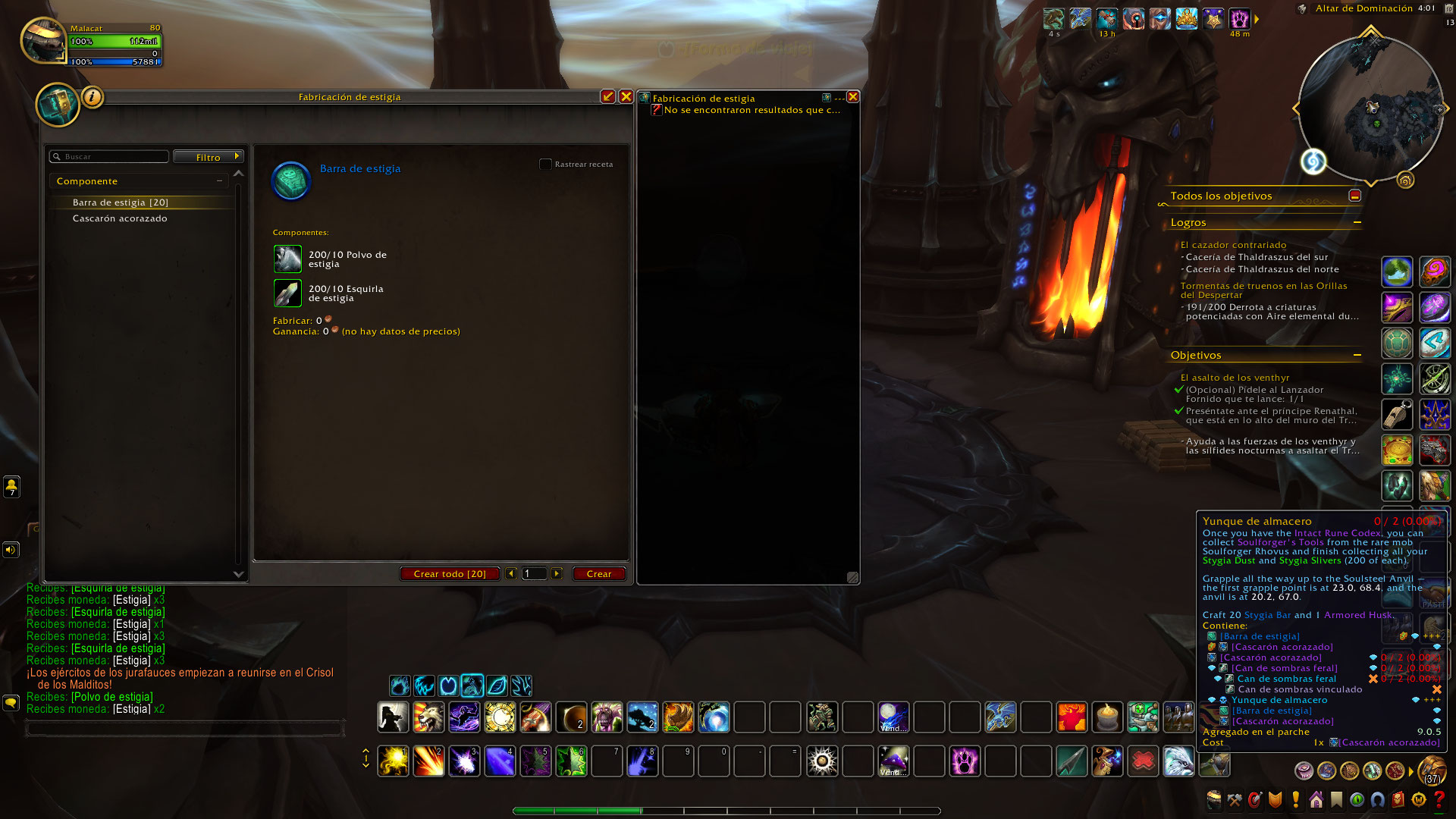This screenshot has width=1456, height=819.
Task: Click the minimap
Action: [1370, 108]
